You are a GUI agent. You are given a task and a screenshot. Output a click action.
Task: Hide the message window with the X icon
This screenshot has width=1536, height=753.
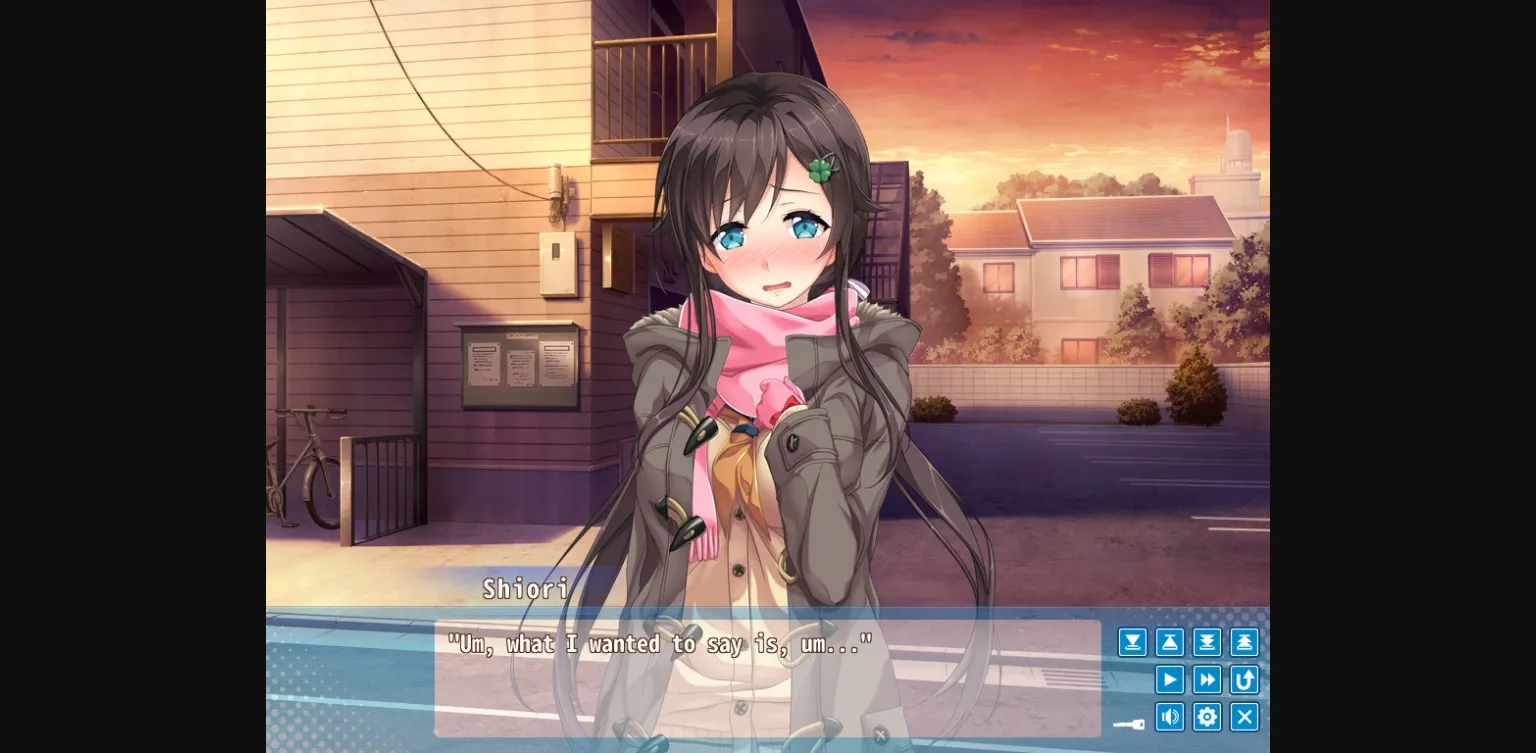point(1243,717)
